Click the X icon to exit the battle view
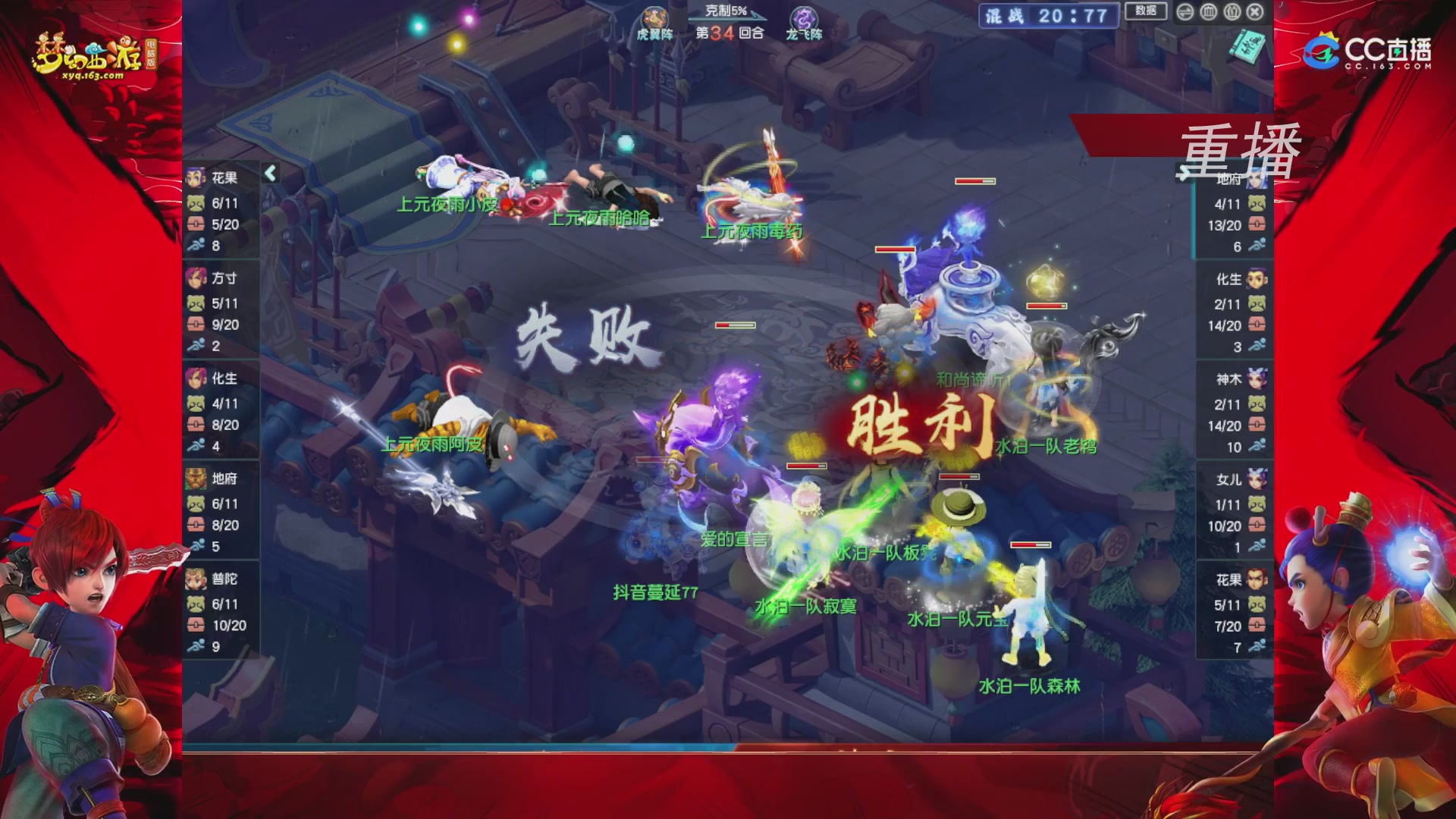The image size is (1456, 819). [x=1255, y=11]
